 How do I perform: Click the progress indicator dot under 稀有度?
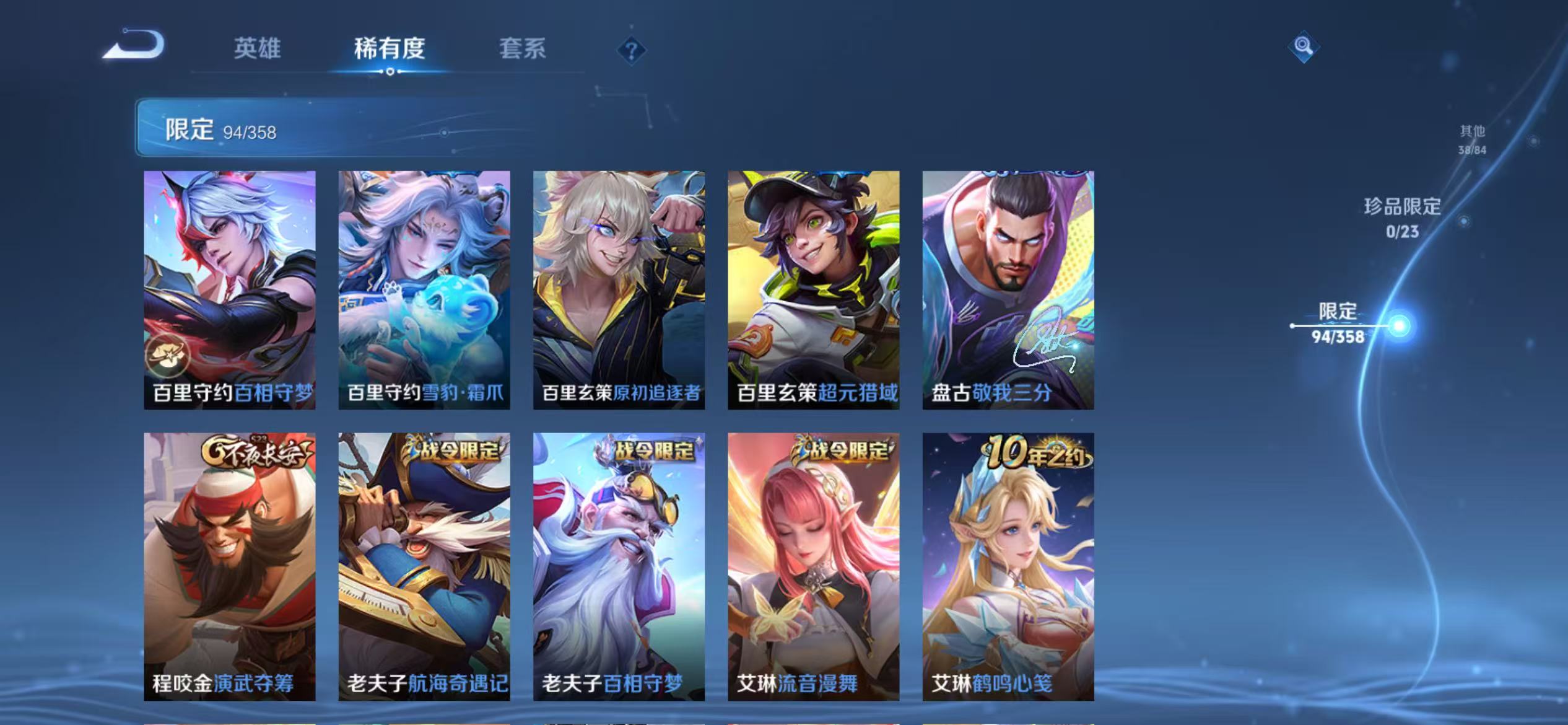(x=389, y=72)
